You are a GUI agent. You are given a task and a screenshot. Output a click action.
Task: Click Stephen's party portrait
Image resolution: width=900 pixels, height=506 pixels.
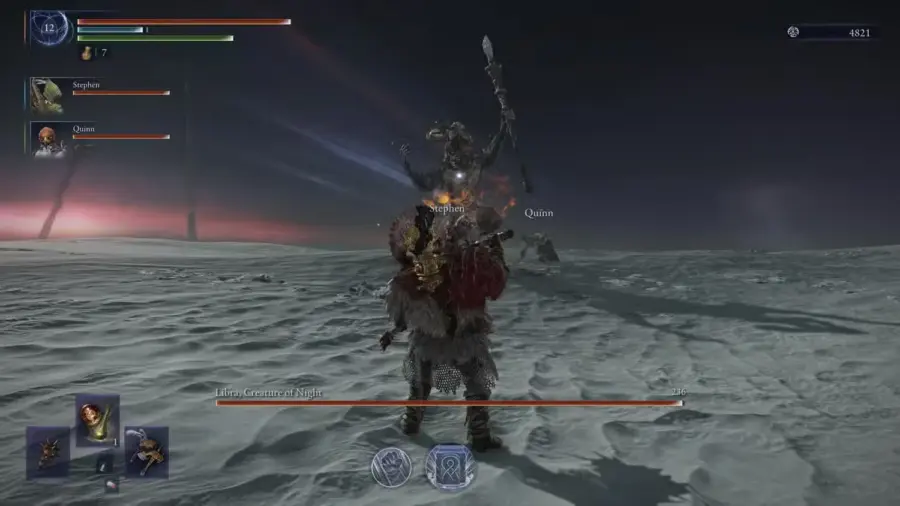point(46,95)
